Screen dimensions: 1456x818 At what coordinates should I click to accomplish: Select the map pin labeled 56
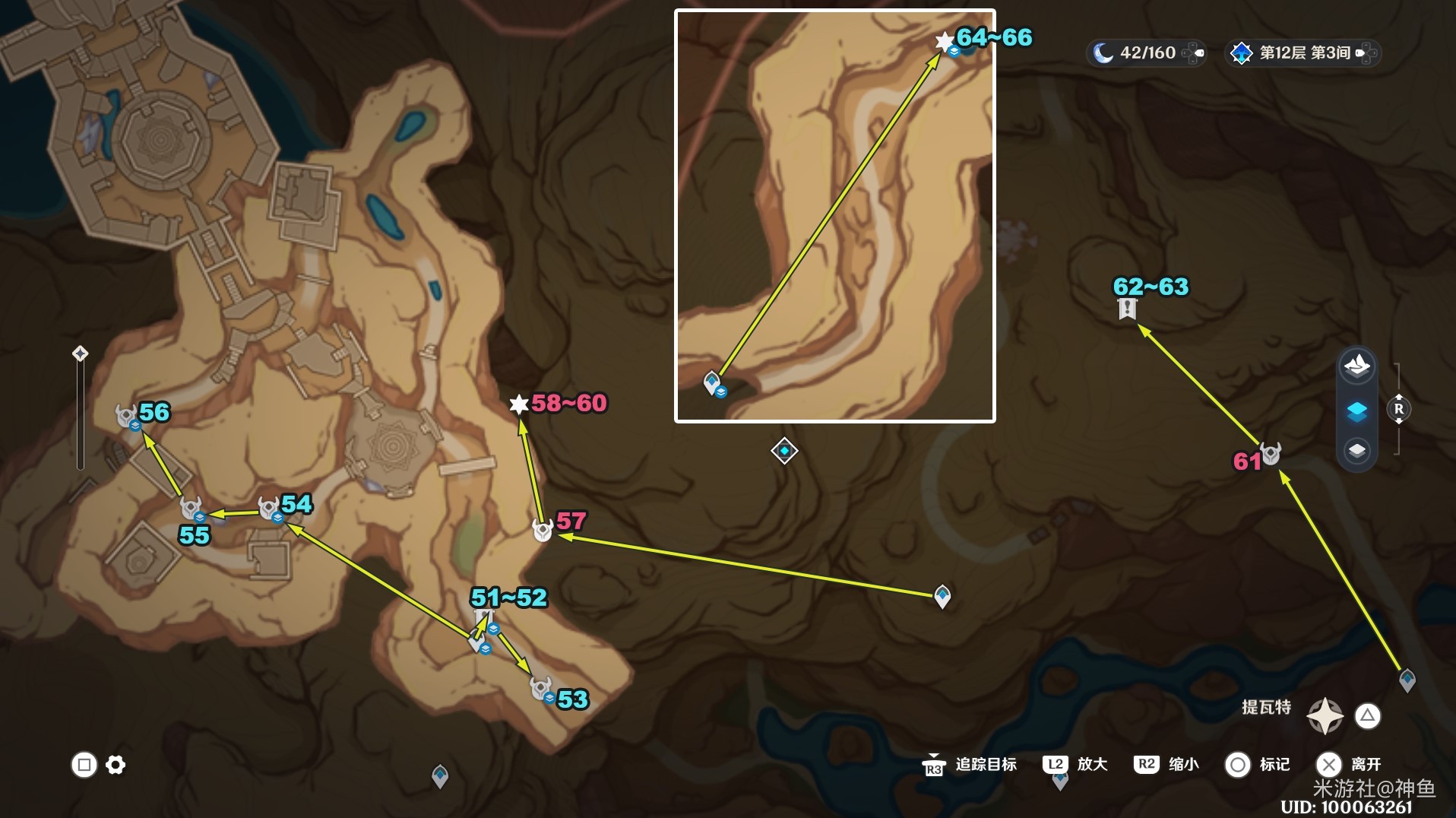tap(127, 417)
